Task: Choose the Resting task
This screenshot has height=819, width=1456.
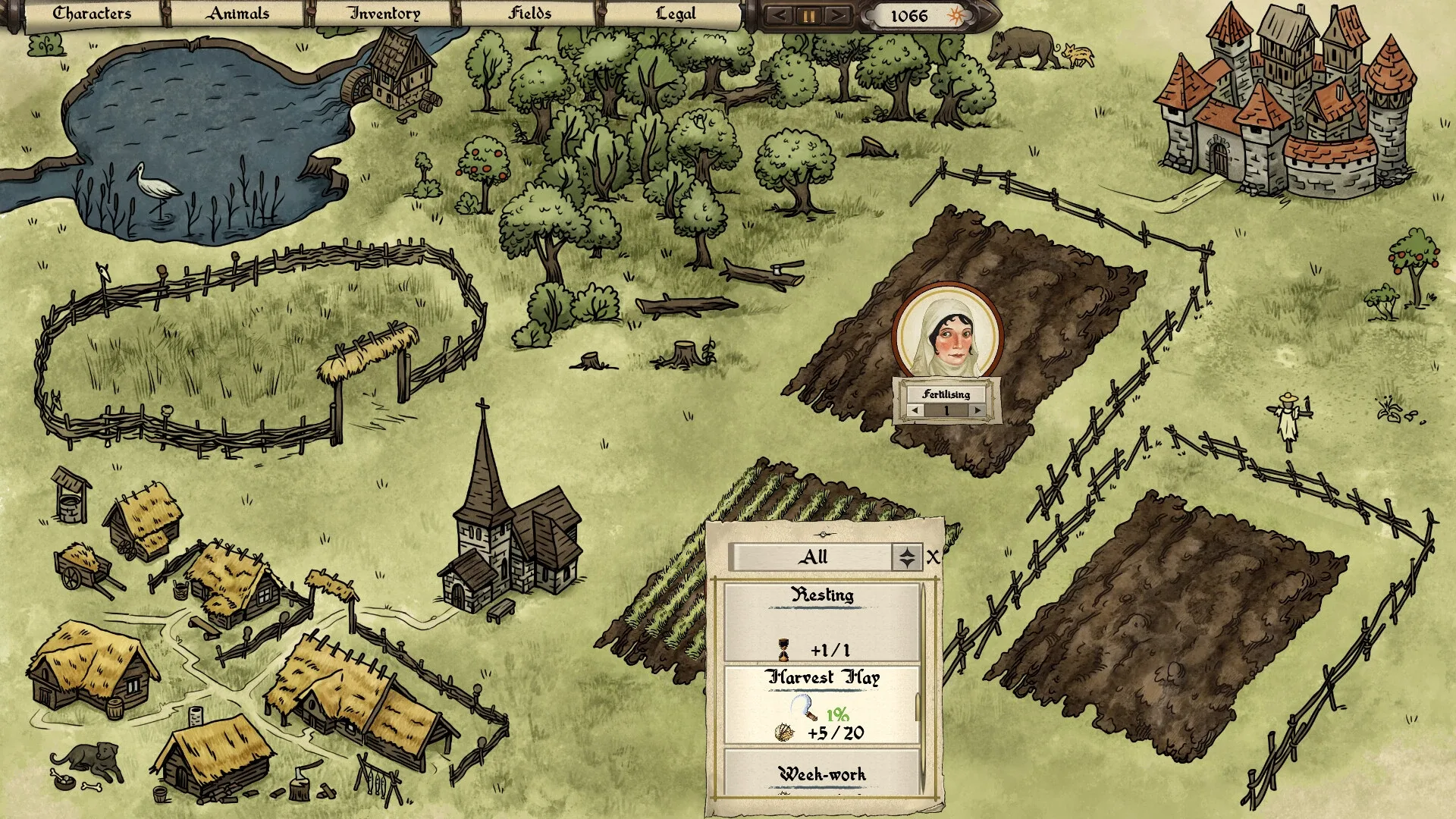Action: (x=822, y=622)
